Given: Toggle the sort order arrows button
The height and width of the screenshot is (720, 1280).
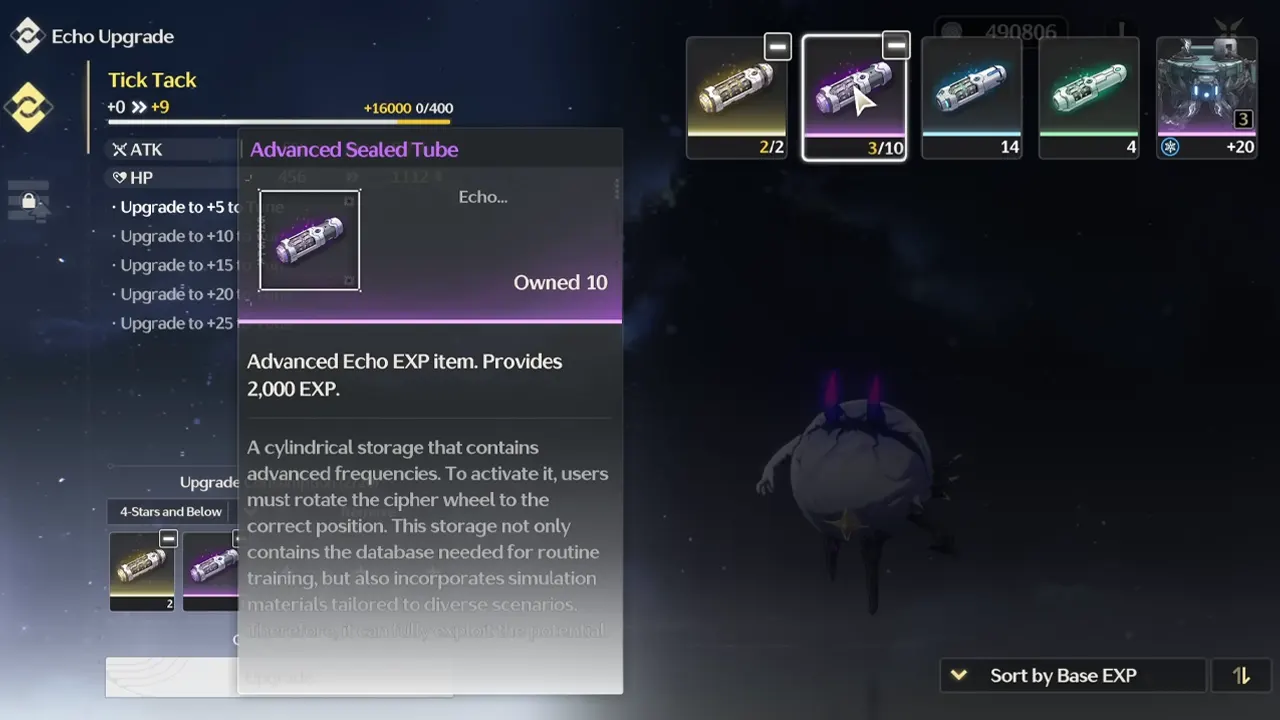Looking at the screenshot, I should click(1241, 676).
